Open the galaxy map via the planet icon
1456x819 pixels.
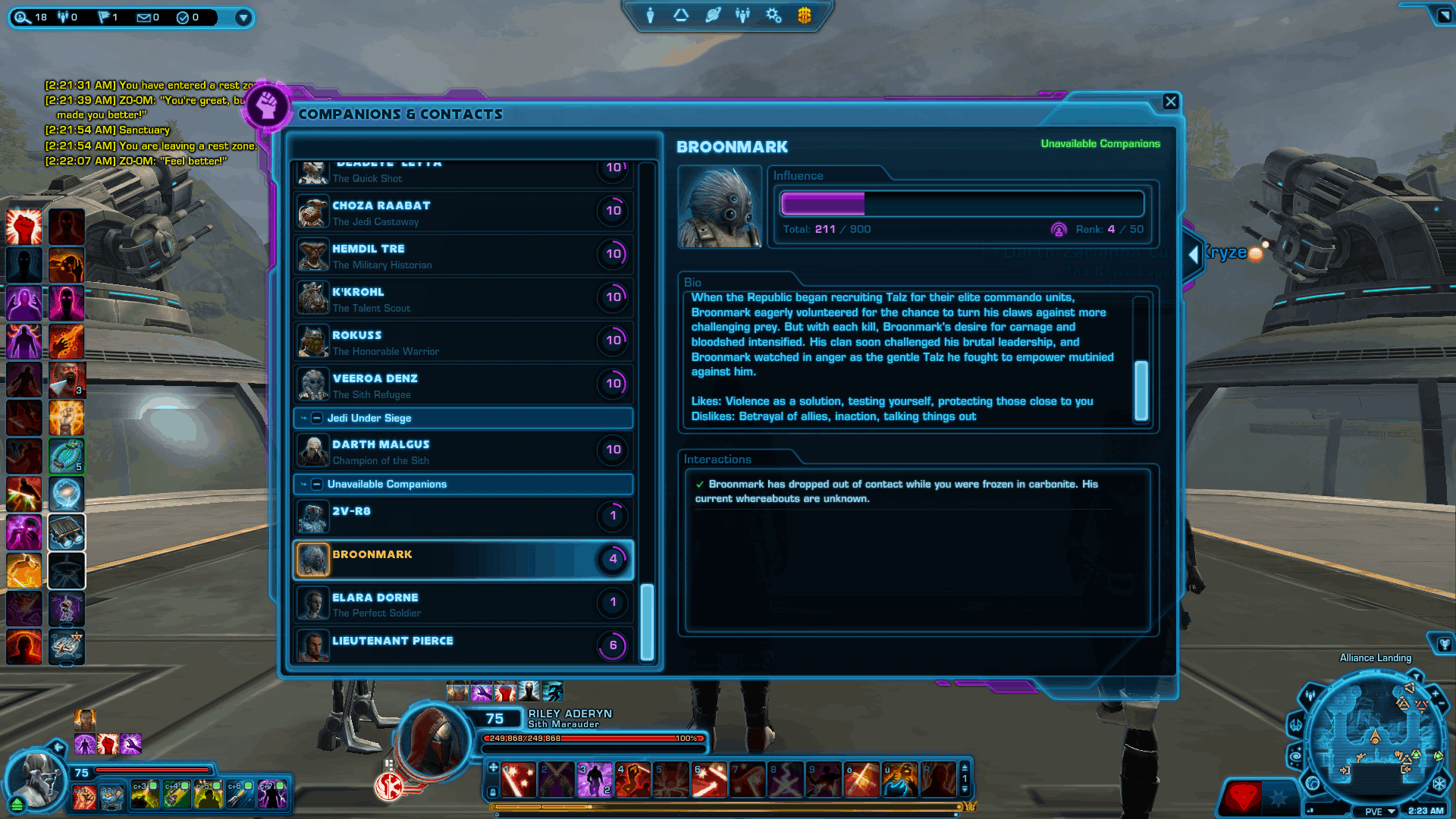click(712, 15)
